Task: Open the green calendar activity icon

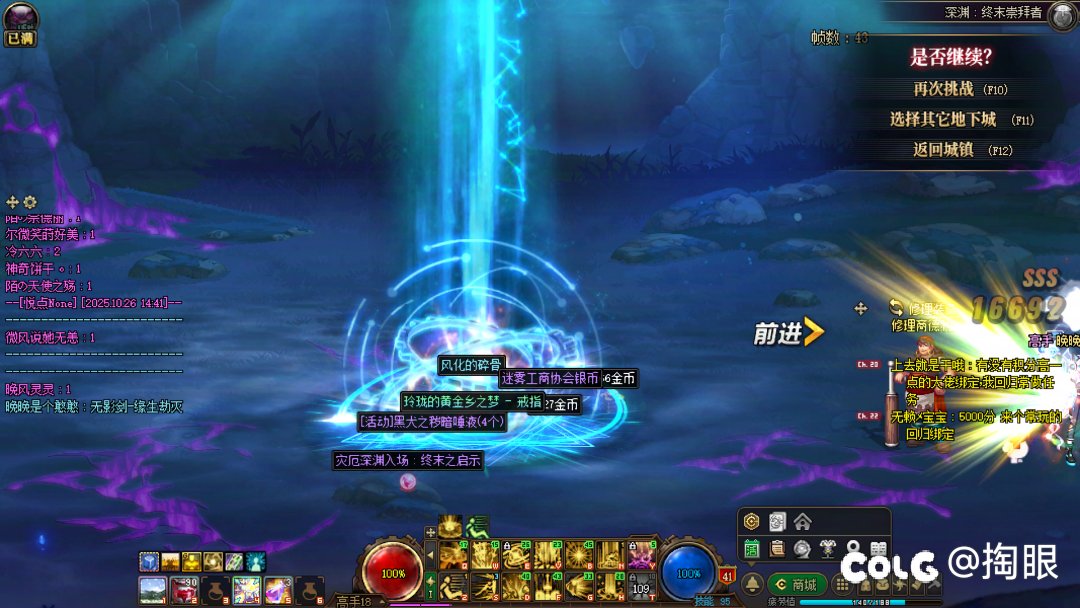Action: [752, 548]
